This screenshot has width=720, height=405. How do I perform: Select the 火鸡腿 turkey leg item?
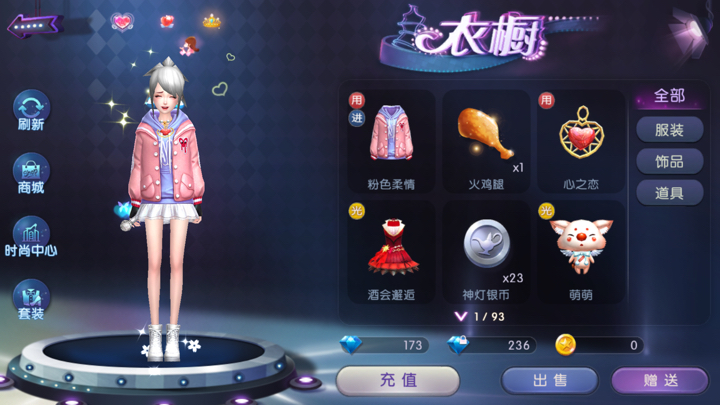pyautogui.click(x=487, y=139)
